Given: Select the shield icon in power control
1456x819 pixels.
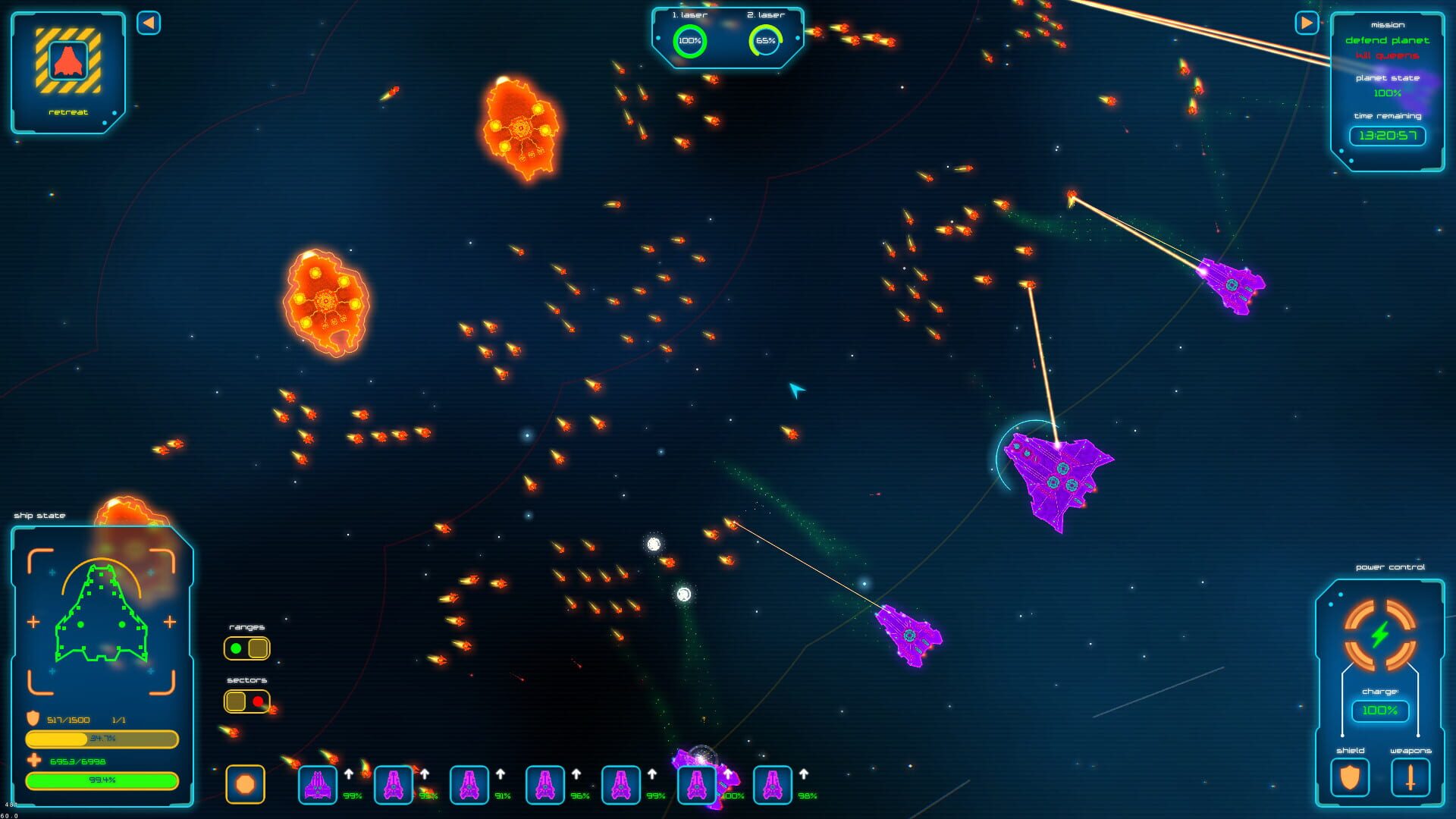Looking at the screenshot, I should (1350, 778).
